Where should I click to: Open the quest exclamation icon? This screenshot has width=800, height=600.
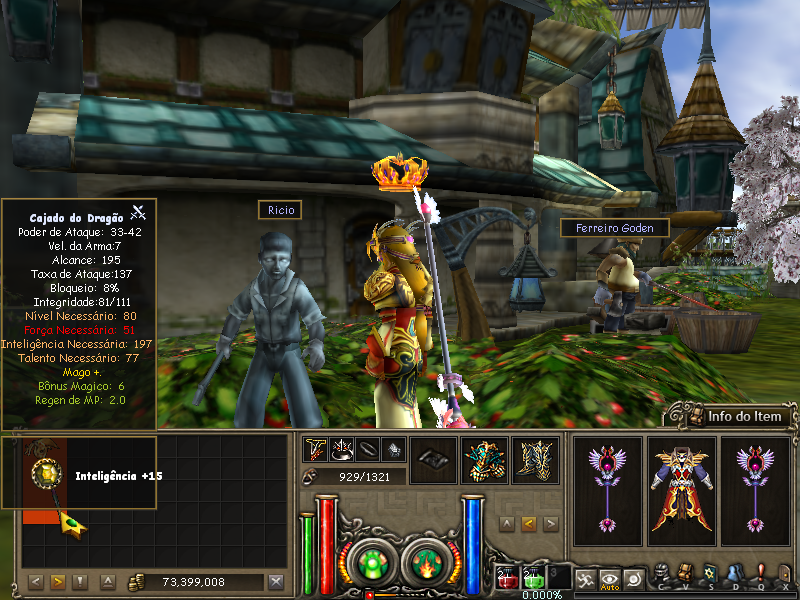[760, 573]
